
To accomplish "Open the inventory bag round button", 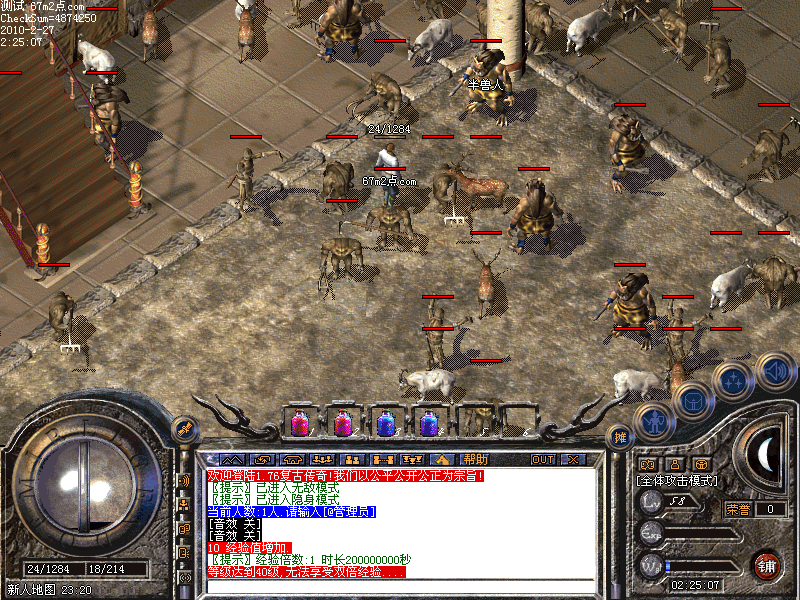I will tap(692, 401).
